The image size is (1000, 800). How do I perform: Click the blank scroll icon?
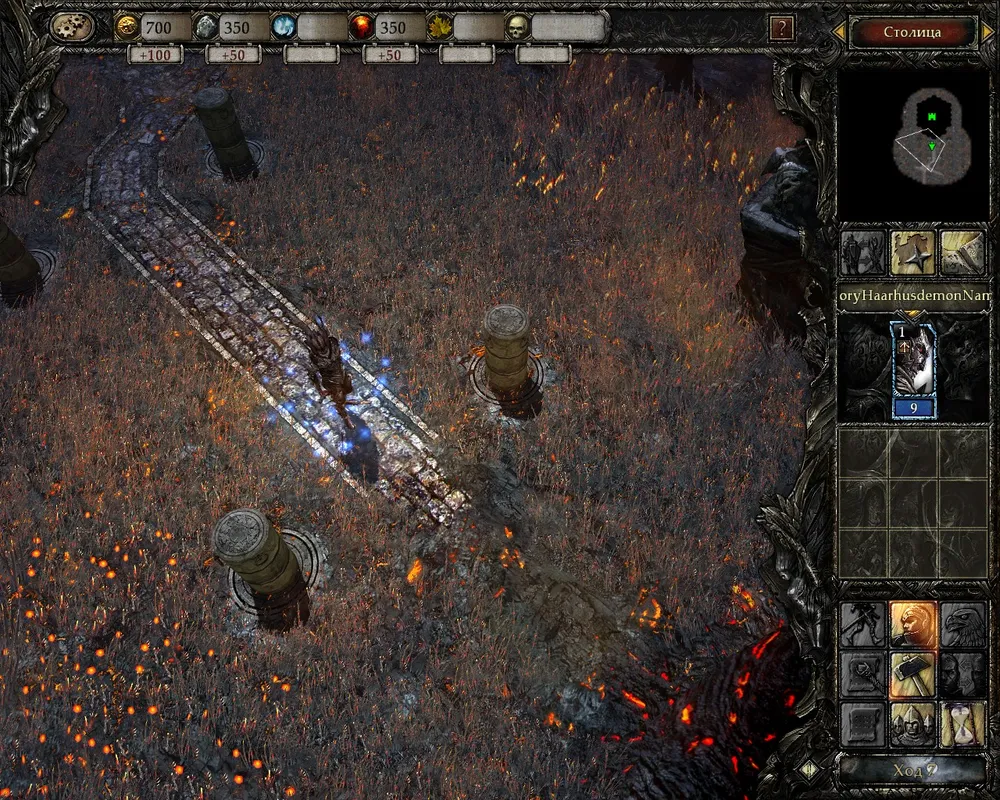(x=862, y=724)
